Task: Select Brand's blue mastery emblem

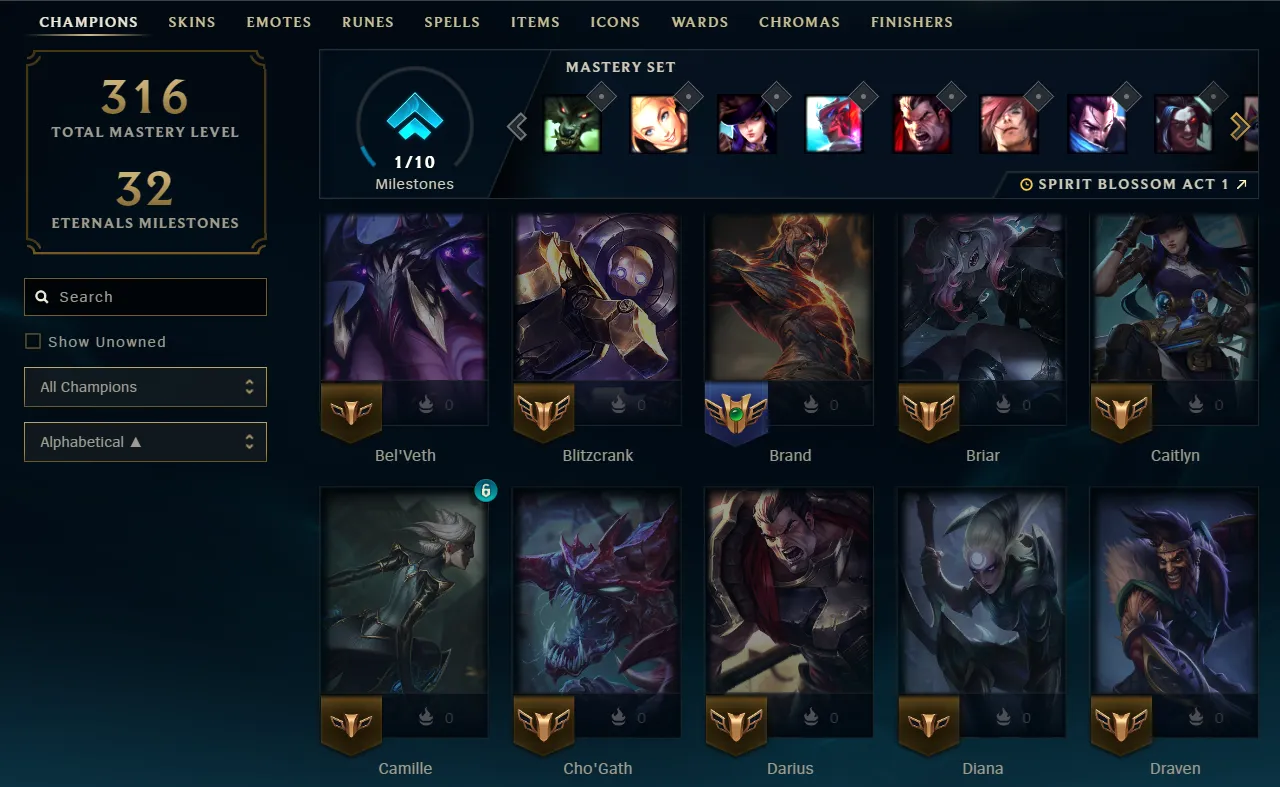Action: [x=737, y=412]
